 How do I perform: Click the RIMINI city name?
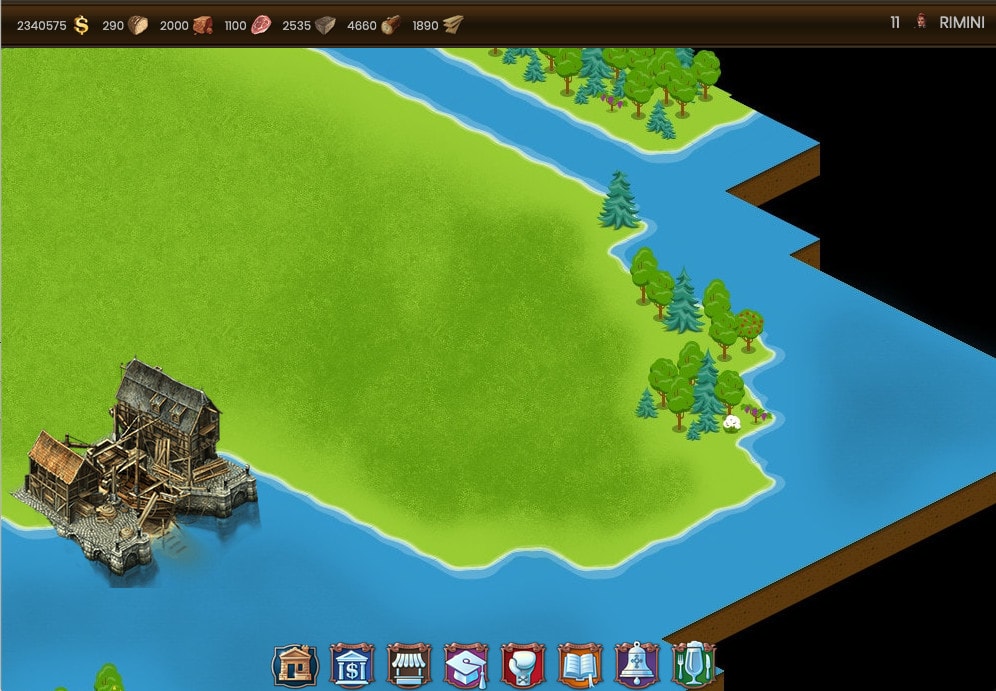[x=961, y=23]
